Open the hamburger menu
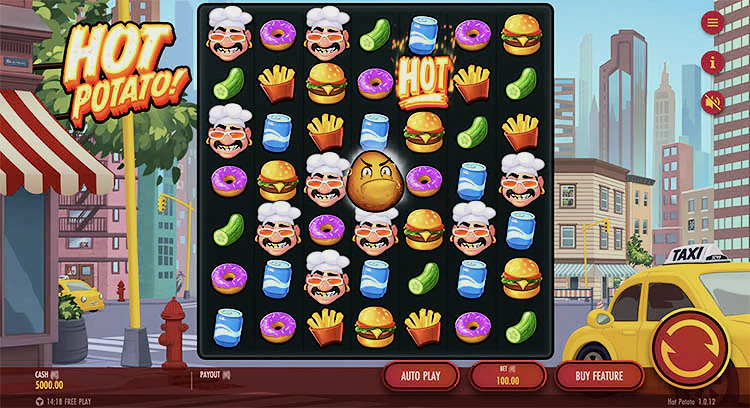 click(713, 22)
